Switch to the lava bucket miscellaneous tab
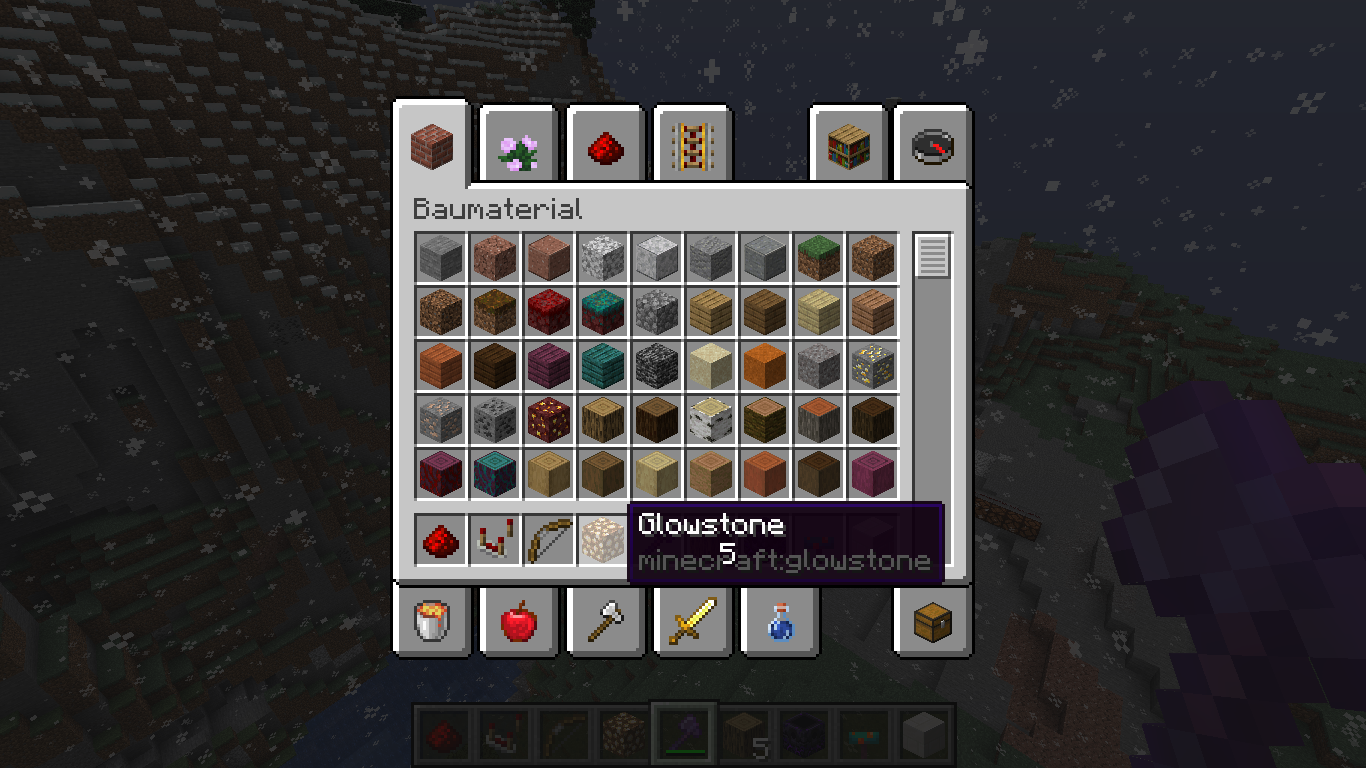The width and height of the screenshot is (1366, 768). [432, 621]
